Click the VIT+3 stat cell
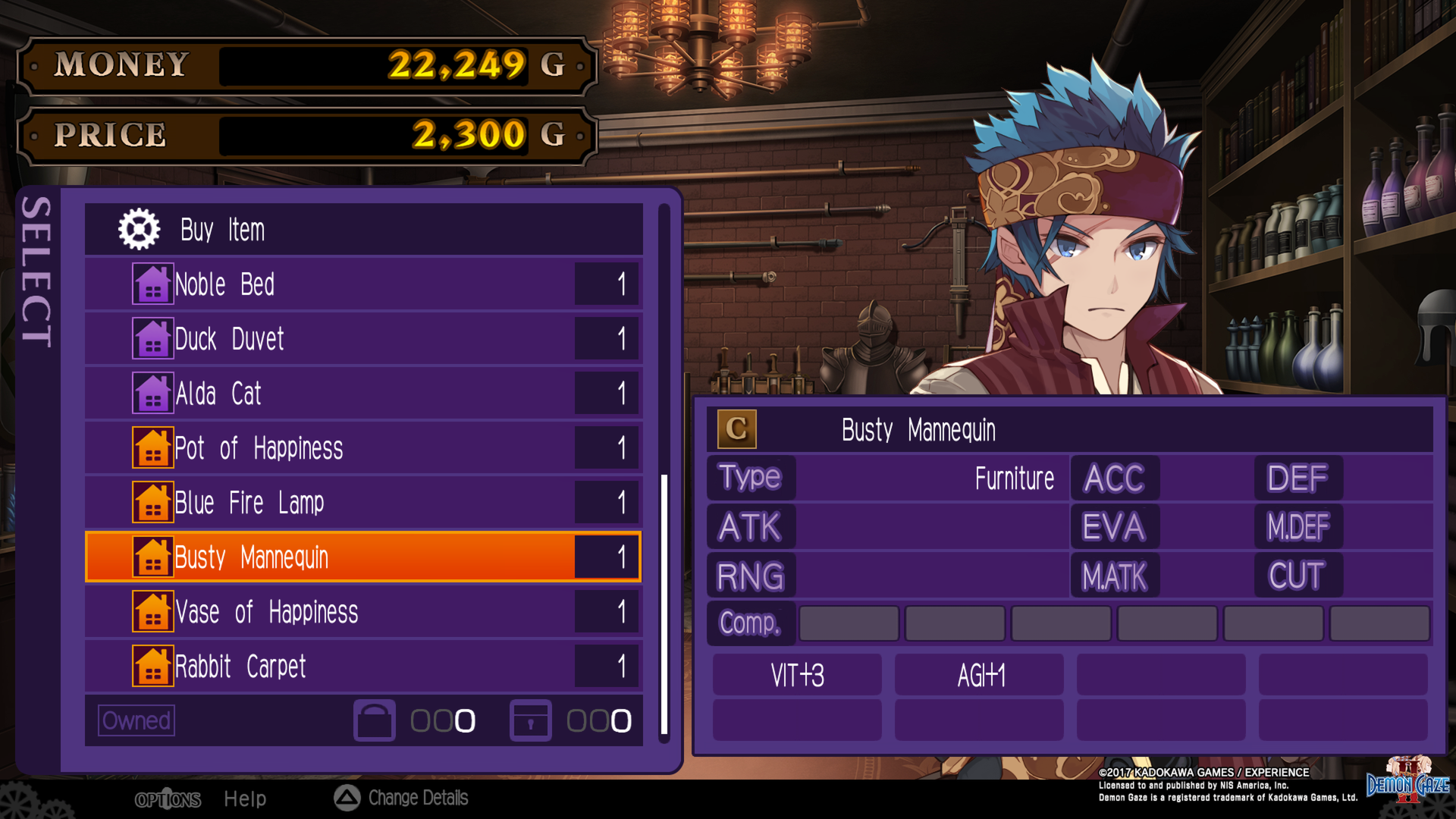Image resolution: width=1456 pixels, height=819 pixels. click(x=795, y=675)
